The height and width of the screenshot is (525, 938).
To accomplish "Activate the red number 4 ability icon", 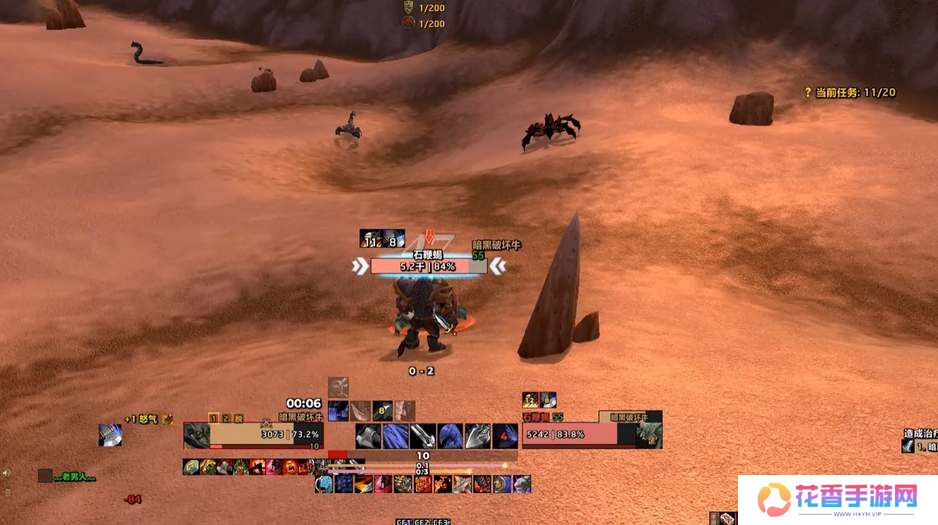I will coord(507,435).
